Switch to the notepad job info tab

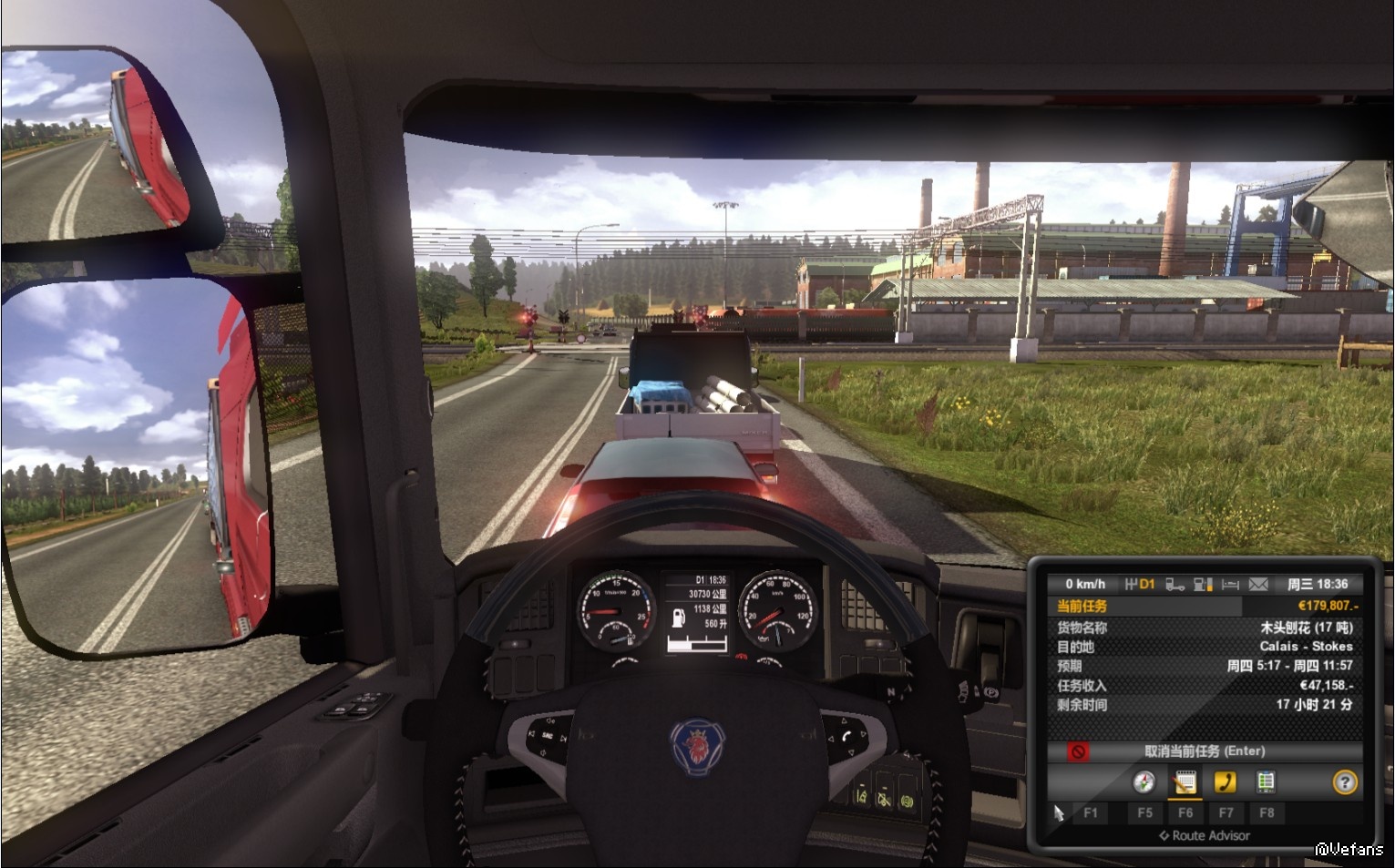click(x=1185, y=781)
